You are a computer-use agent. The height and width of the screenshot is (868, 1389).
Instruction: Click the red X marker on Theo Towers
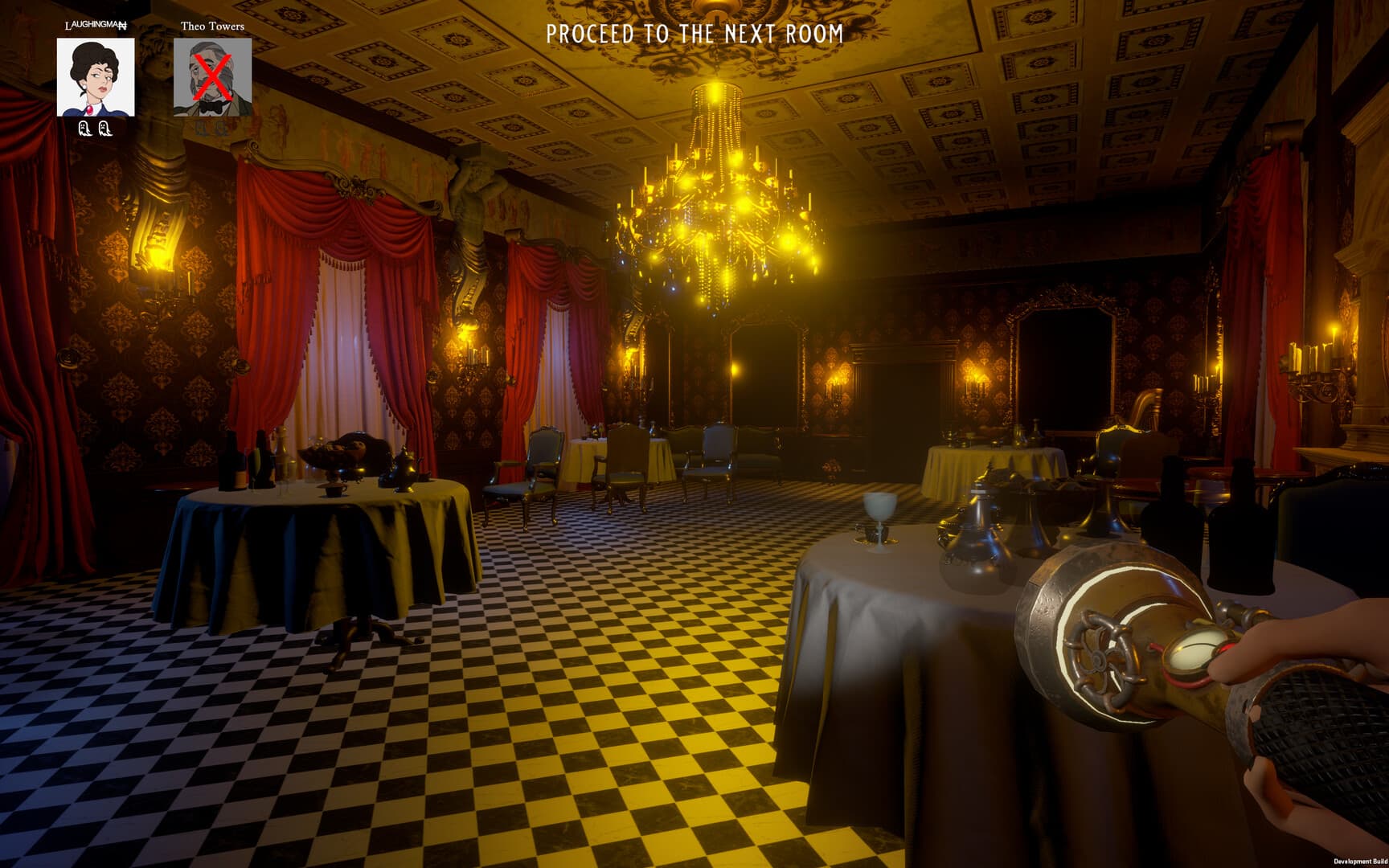pyautogui.click(x=213, y=76)
